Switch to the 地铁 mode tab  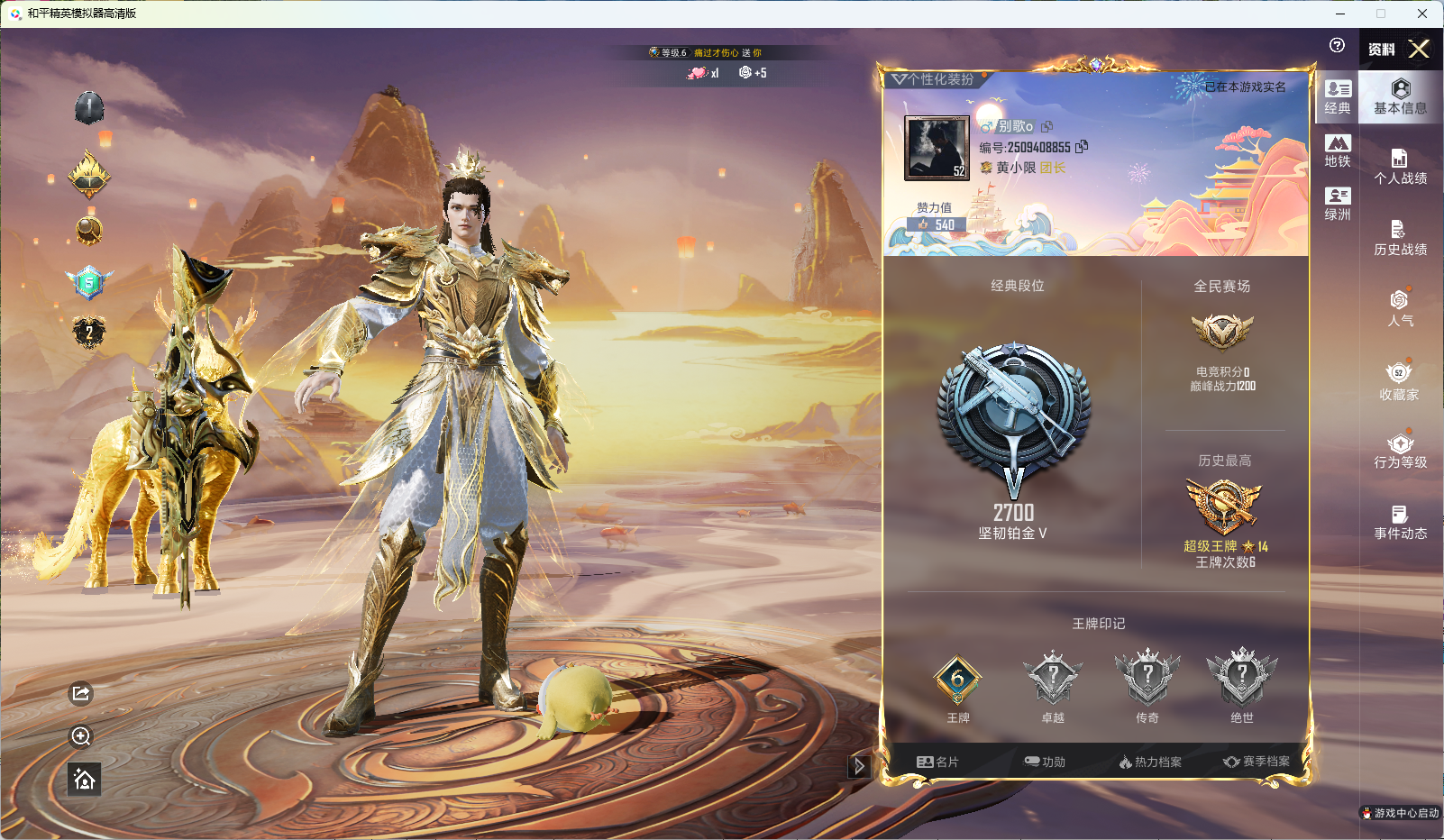1338,151
